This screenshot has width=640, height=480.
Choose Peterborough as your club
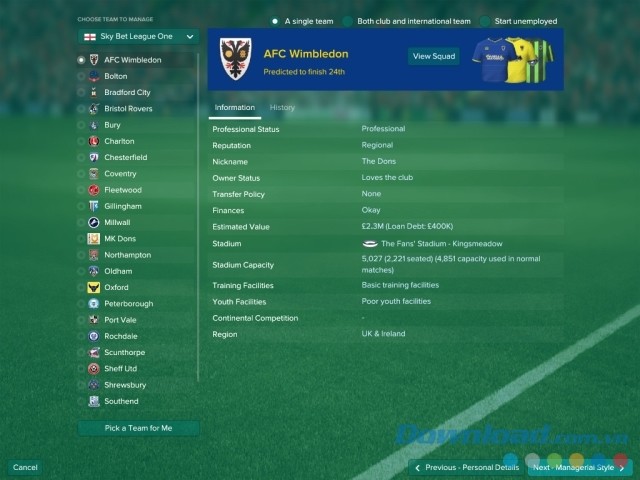tap(128, 304)
